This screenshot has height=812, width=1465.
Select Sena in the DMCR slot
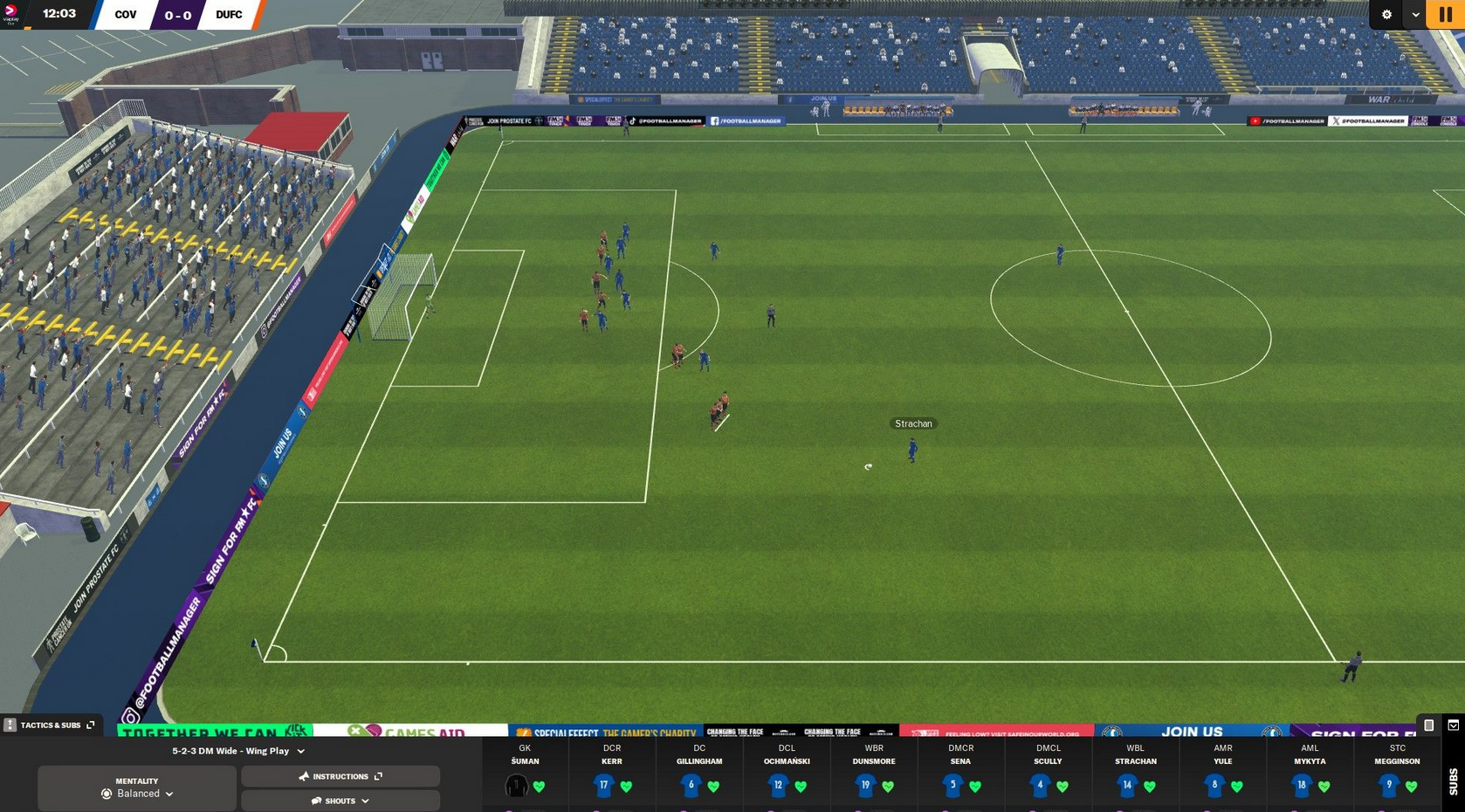(953, 785)
